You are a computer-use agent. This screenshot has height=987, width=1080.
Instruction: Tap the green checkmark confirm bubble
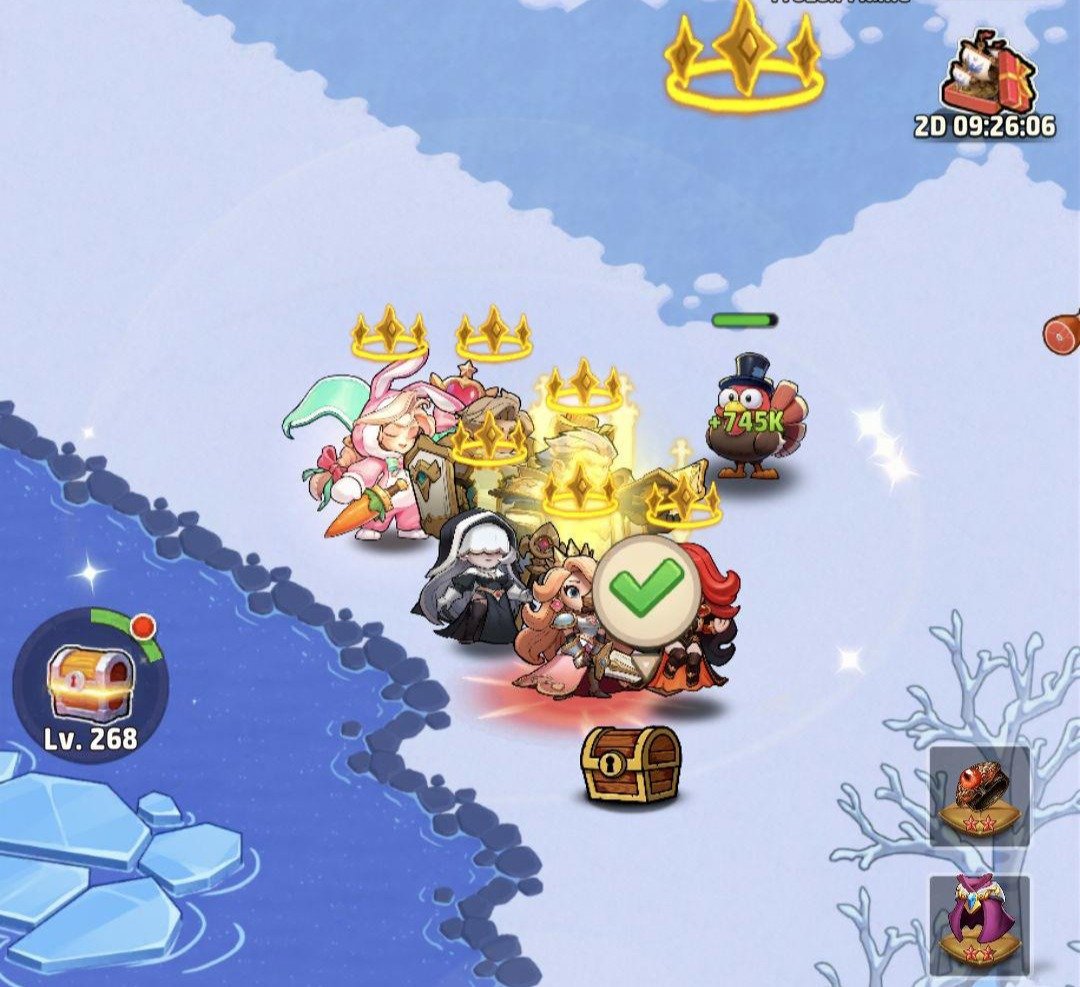[x=647, y=587]
